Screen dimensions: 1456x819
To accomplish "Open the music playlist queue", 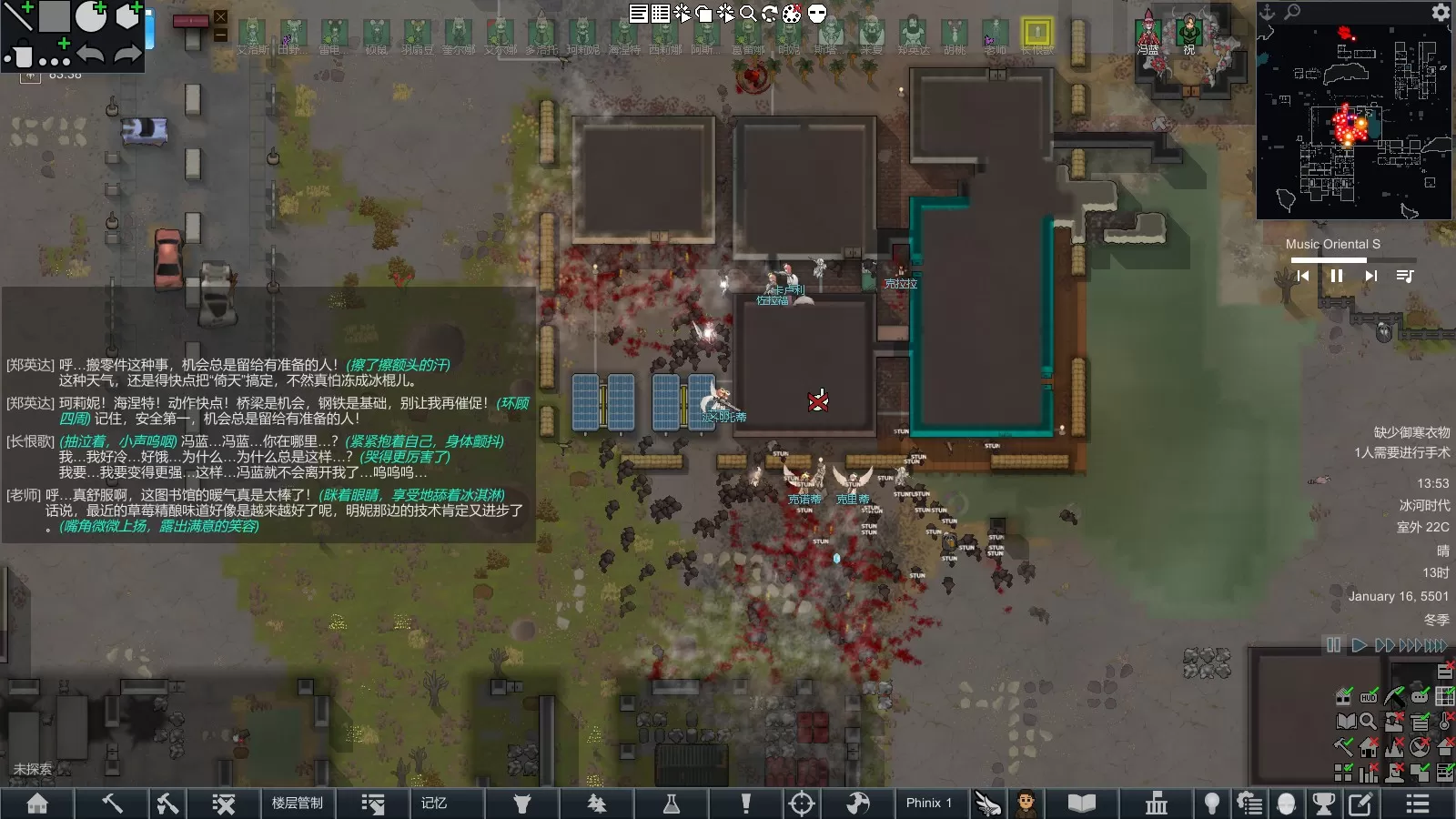I will [x=1405, y=276].
